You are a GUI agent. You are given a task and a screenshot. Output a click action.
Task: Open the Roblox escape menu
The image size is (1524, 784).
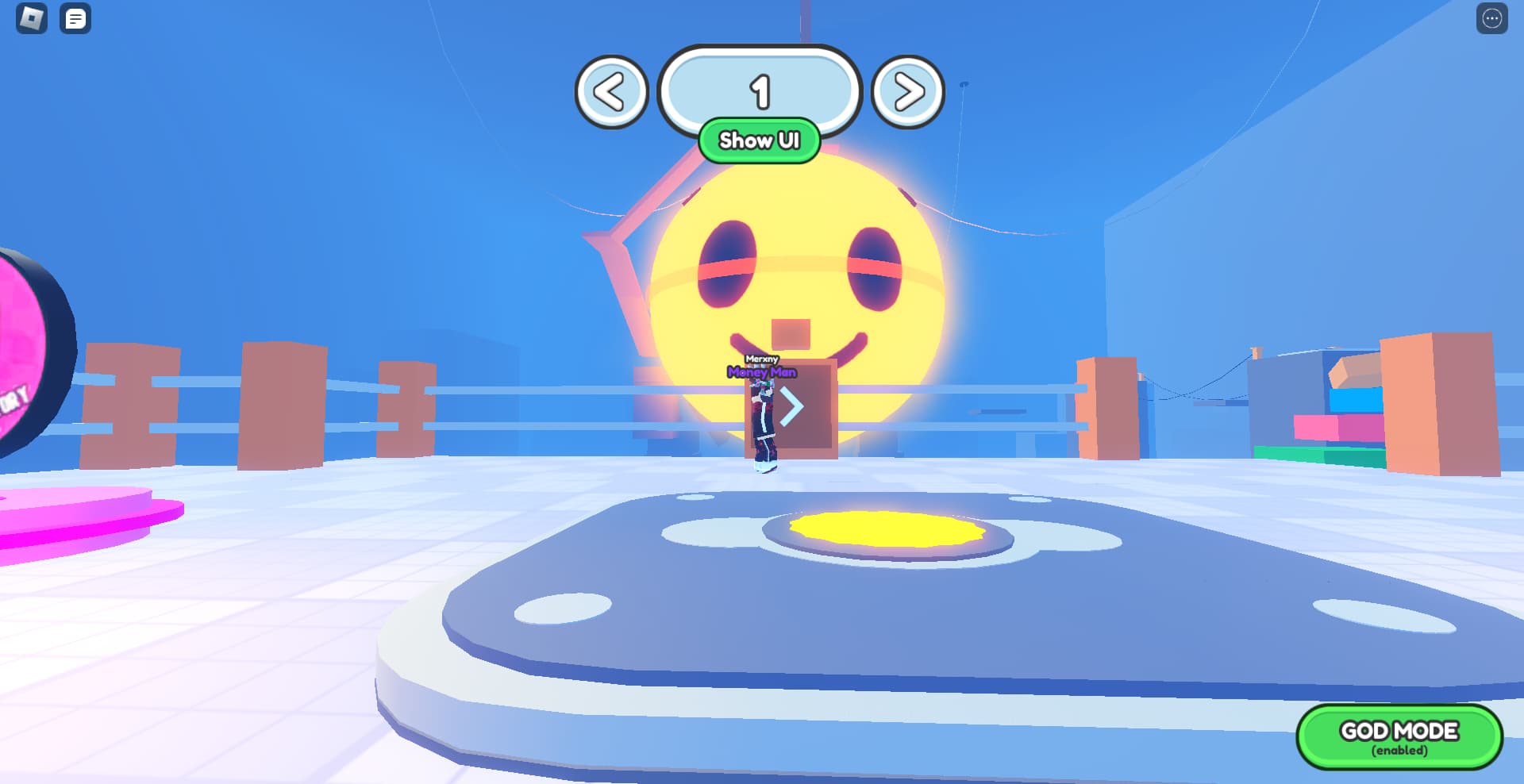pyautogui.click(x=29, y=19)
